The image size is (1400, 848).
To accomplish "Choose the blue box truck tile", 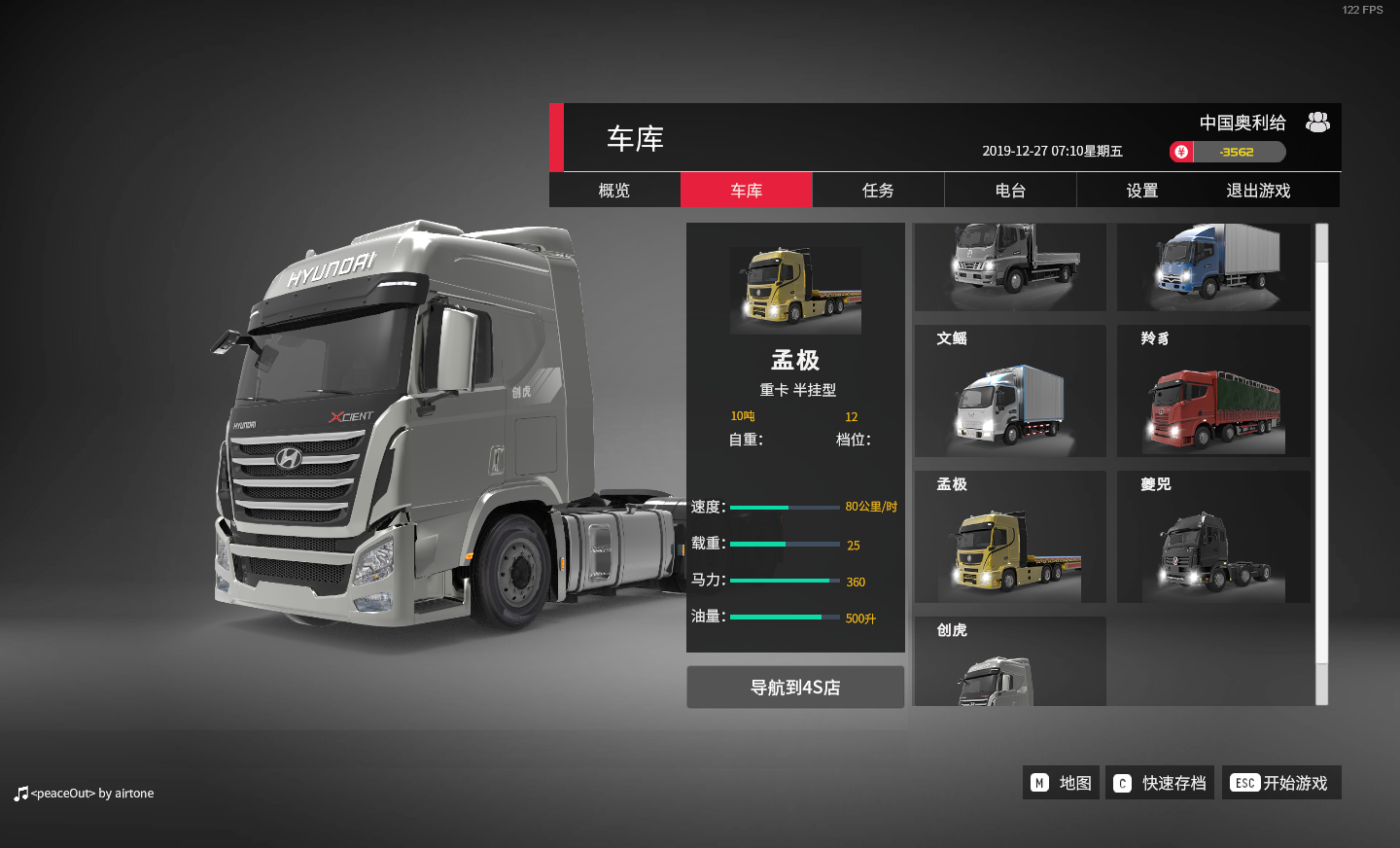I will 1213,266.
